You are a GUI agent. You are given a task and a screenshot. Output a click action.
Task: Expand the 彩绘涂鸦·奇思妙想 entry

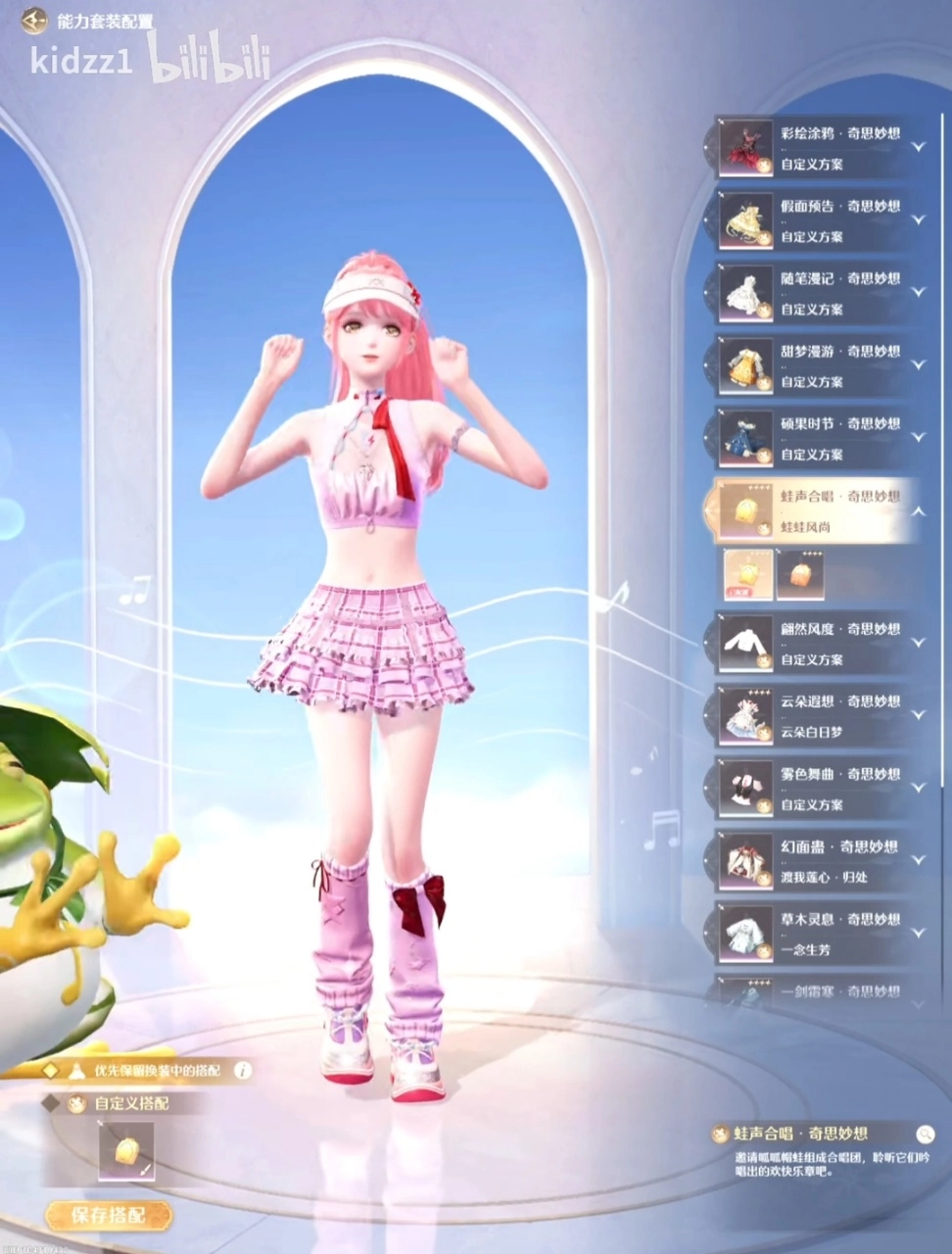tap(918, 147)
